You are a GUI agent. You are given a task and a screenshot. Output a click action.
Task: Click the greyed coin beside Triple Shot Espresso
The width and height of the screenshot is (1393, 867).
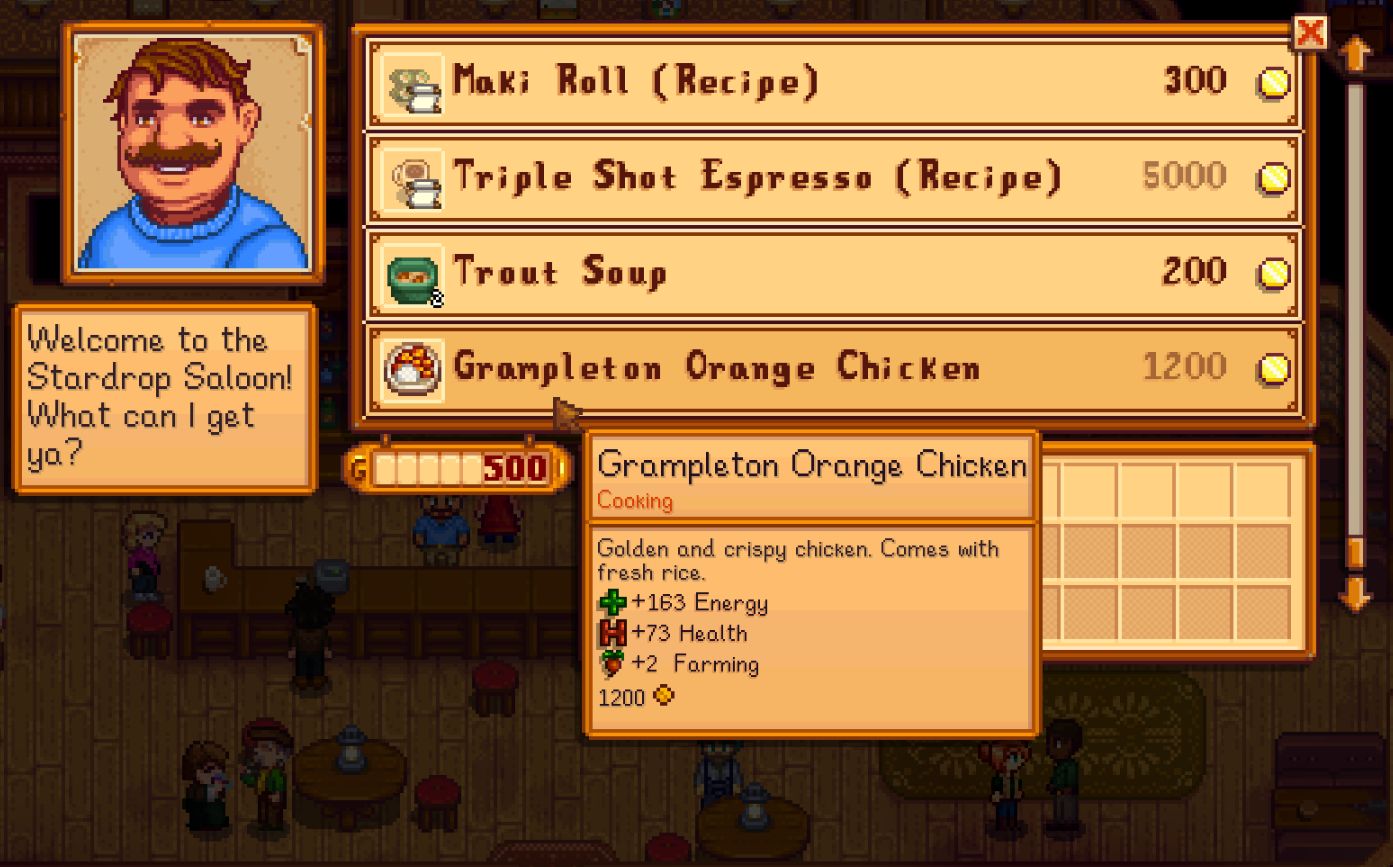(x=1272, y=178)
